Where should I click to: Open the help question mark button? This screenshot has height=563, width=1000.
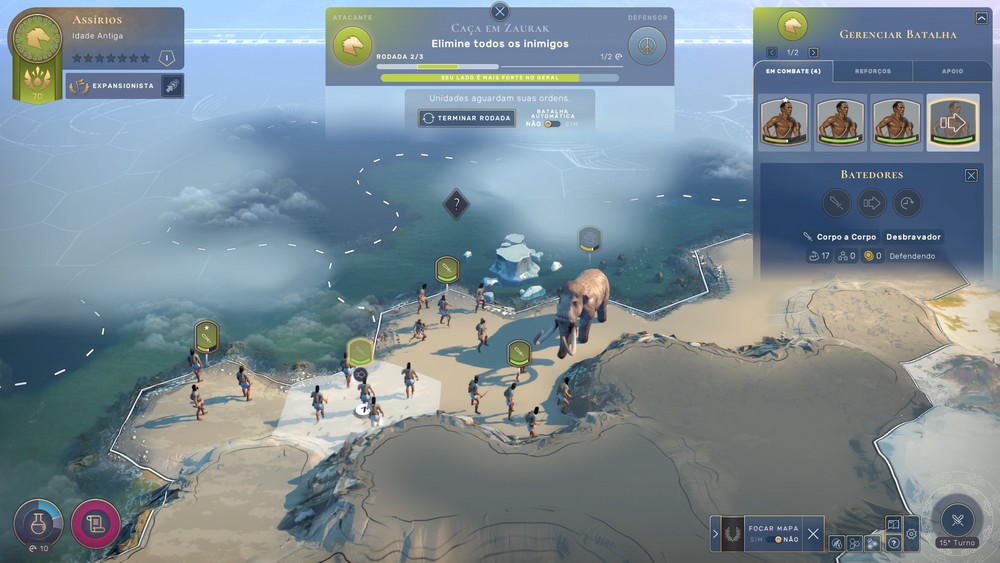[x=894, y=543]
